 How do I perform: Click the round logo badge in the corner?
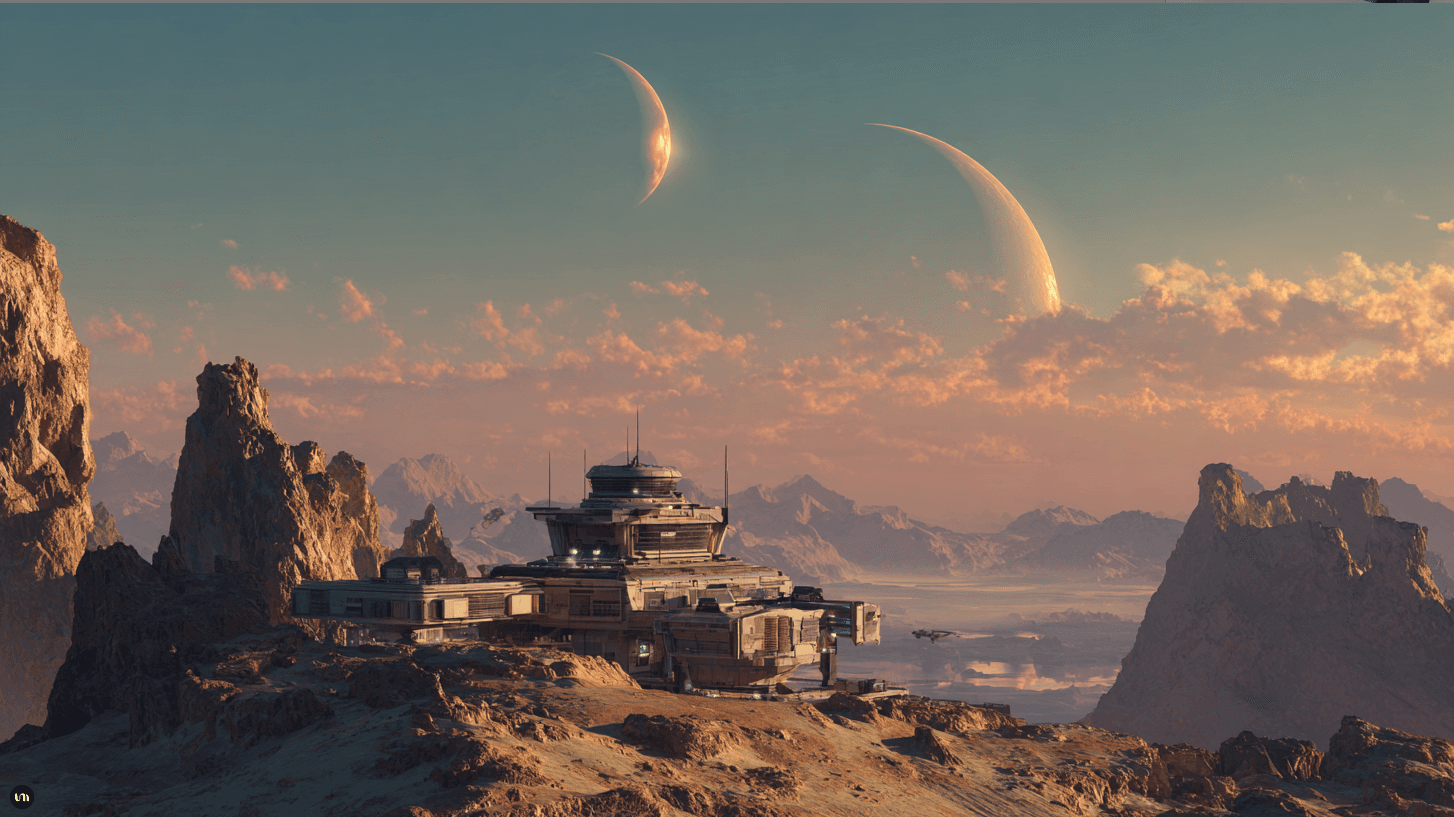(21, 797)
